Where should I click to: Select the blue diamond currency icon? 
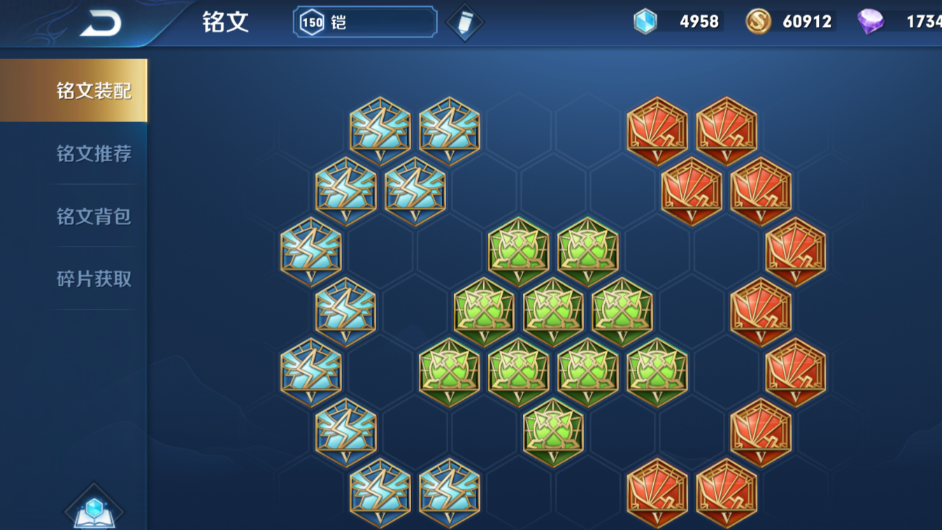point(646,21)
